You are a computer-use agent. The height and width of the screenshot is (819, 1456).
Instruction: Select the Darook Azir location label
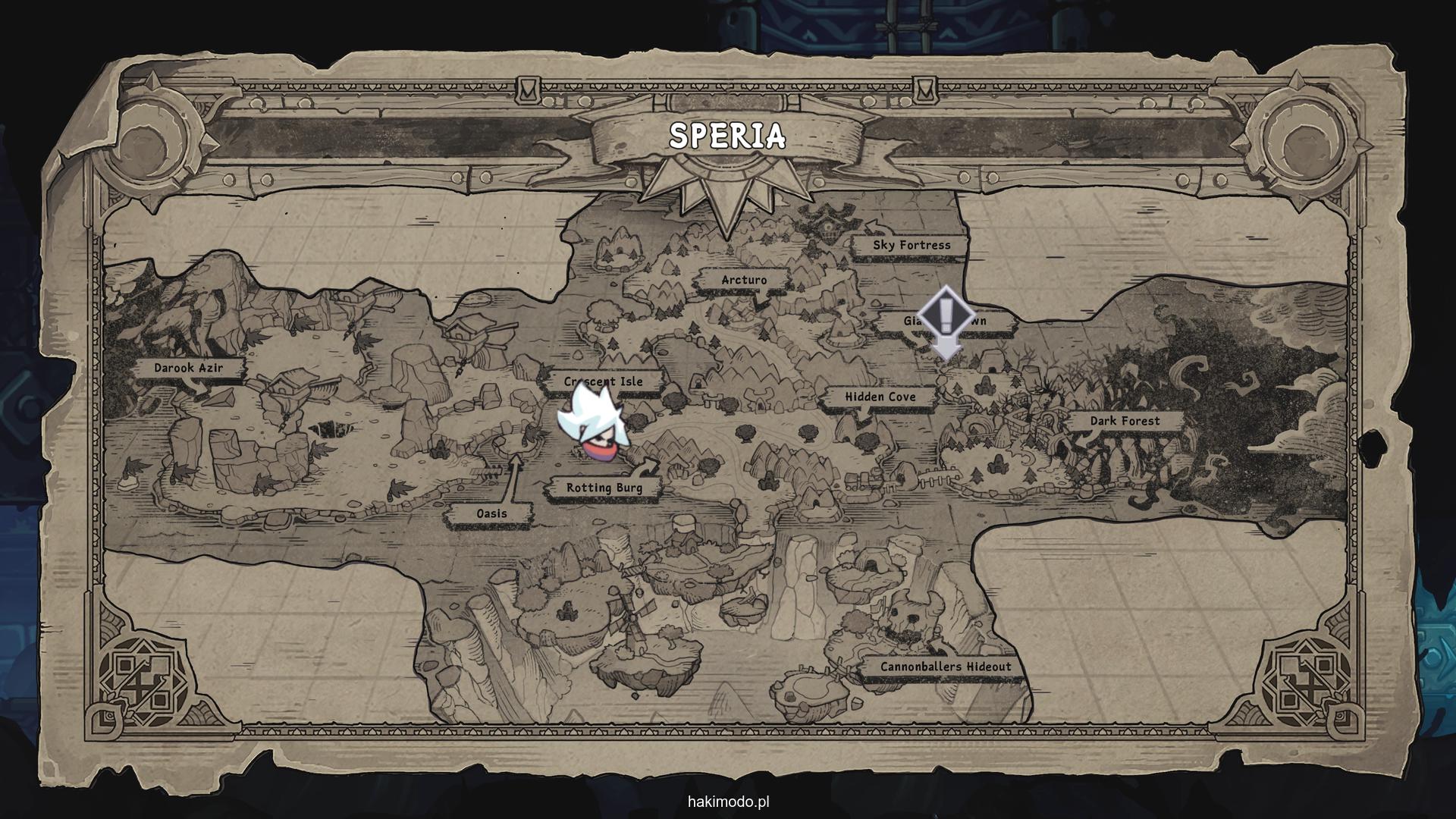189,368
